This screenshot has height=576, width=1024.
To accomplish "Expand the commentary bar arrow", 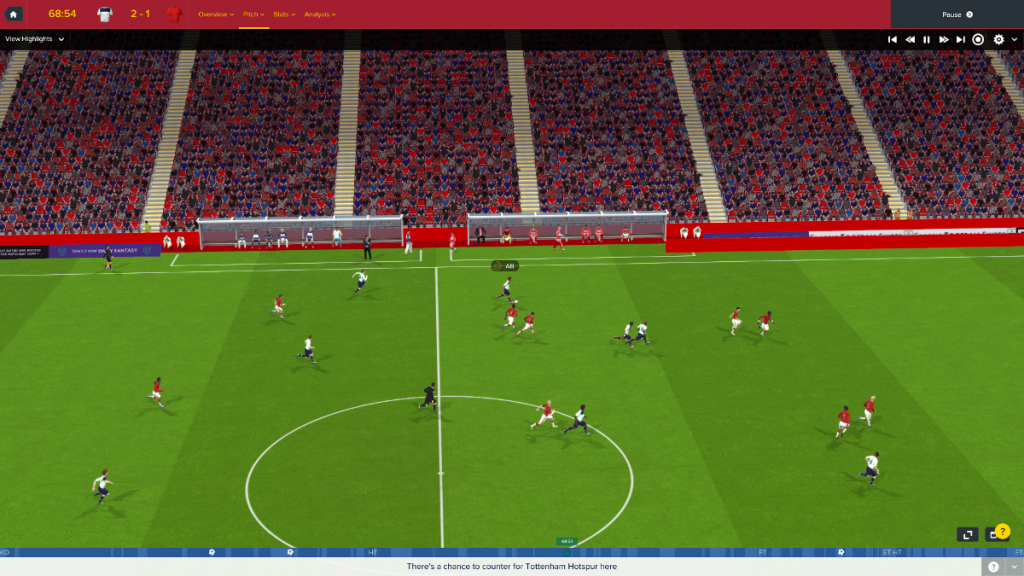I will click(1014, 566).
